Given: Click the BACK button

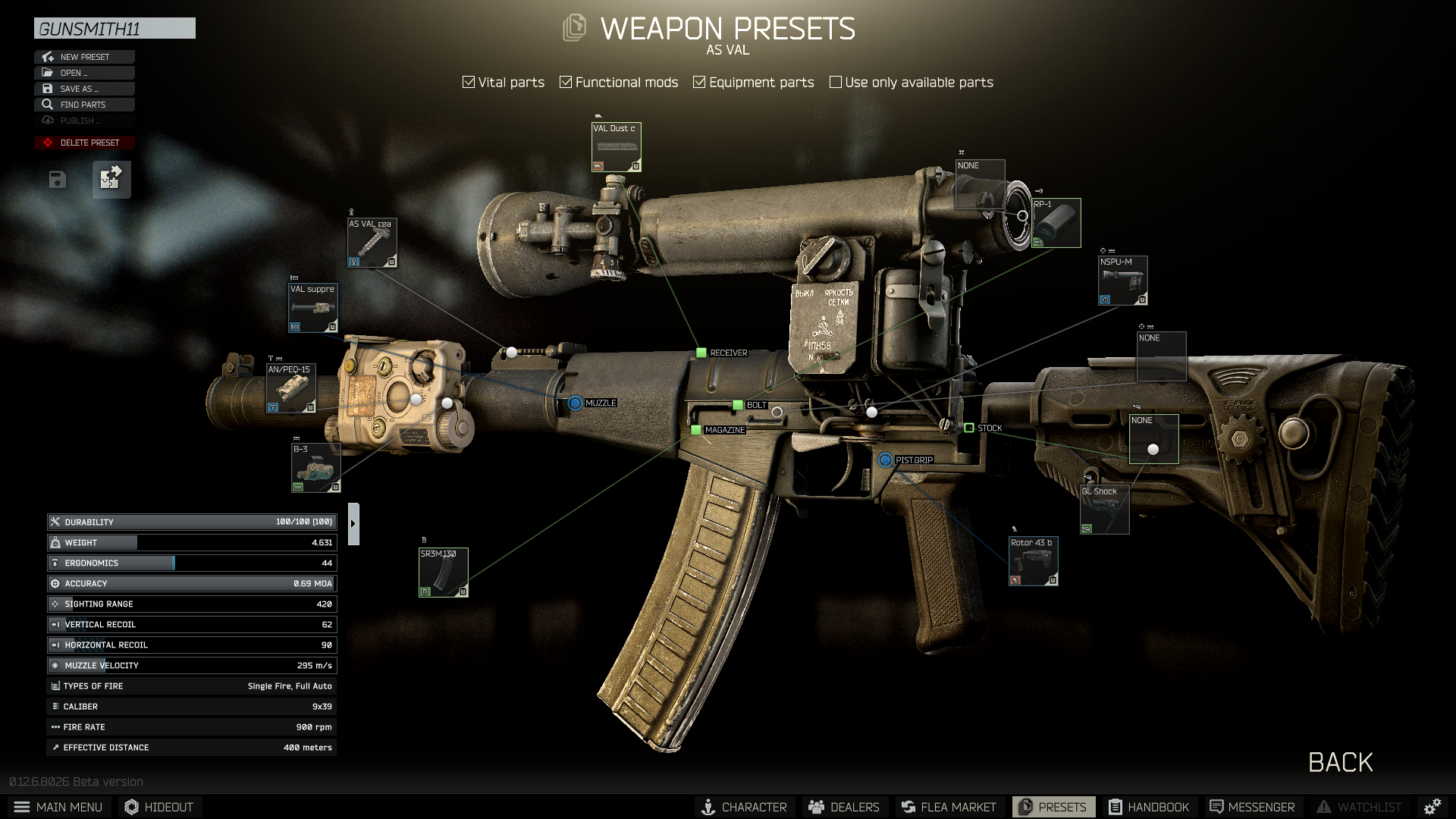Looking at the screenshot, I should click(x=1341, y=762).
